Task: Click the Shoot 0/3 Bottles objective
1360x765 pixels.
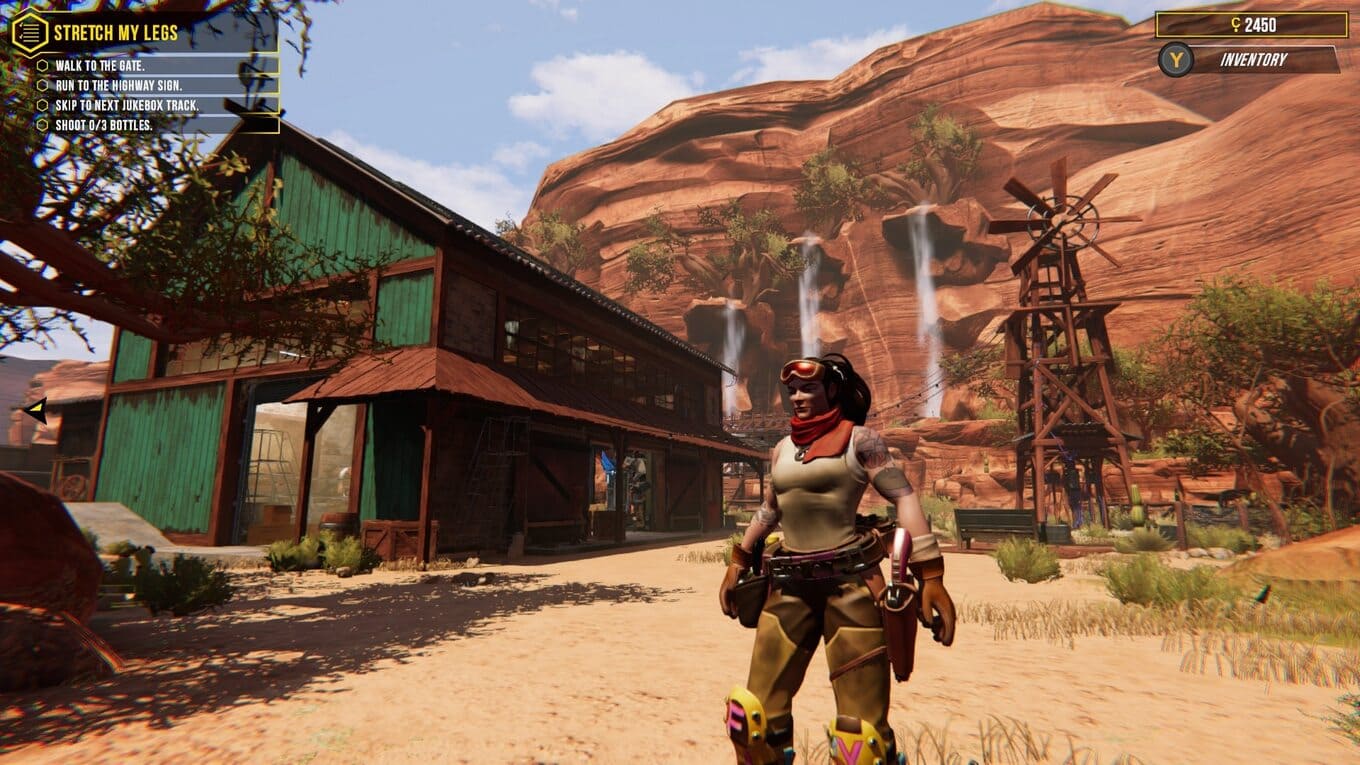Action: (x=103, y=125)
